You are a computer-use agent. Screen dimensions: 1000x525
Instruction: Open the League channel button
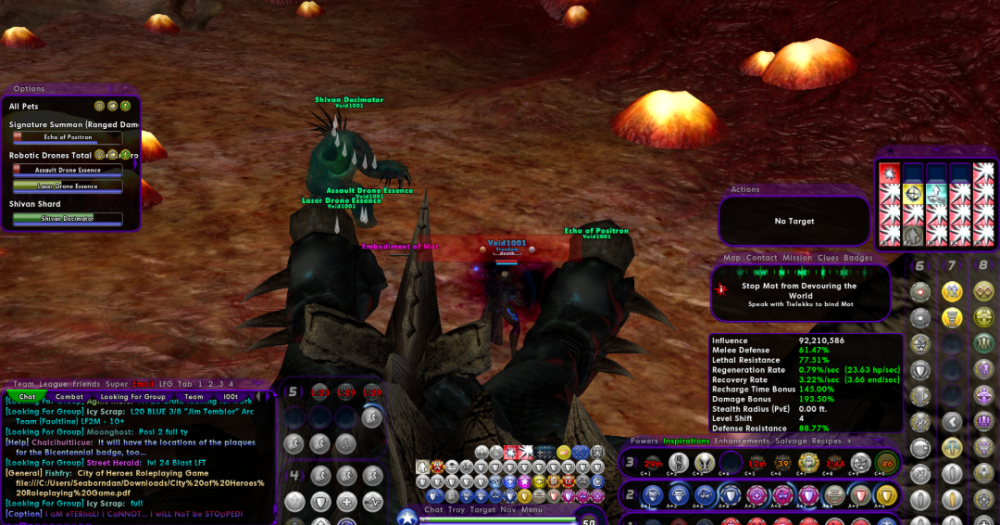pos(55,383)
